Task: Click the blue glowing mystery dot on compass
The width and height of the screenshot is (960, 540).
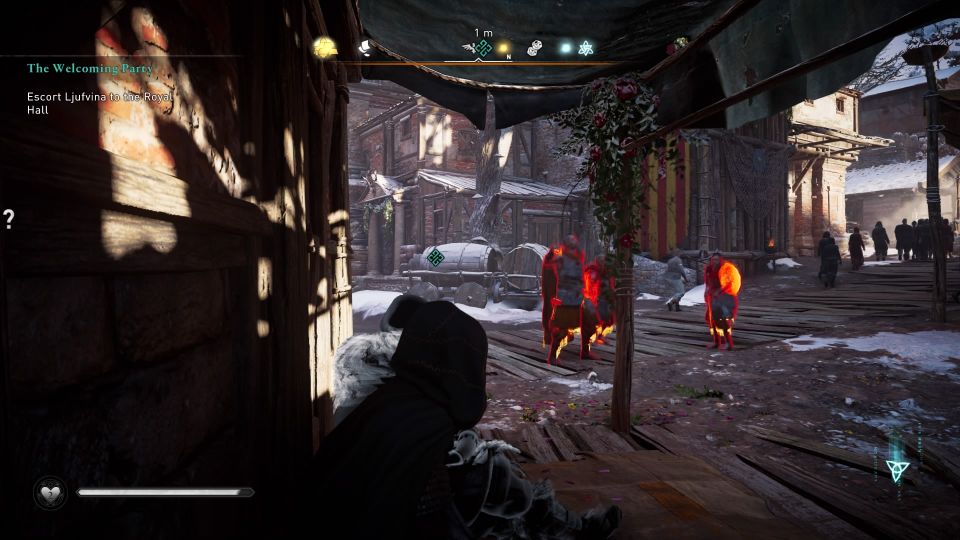Action: pos(565,47)
